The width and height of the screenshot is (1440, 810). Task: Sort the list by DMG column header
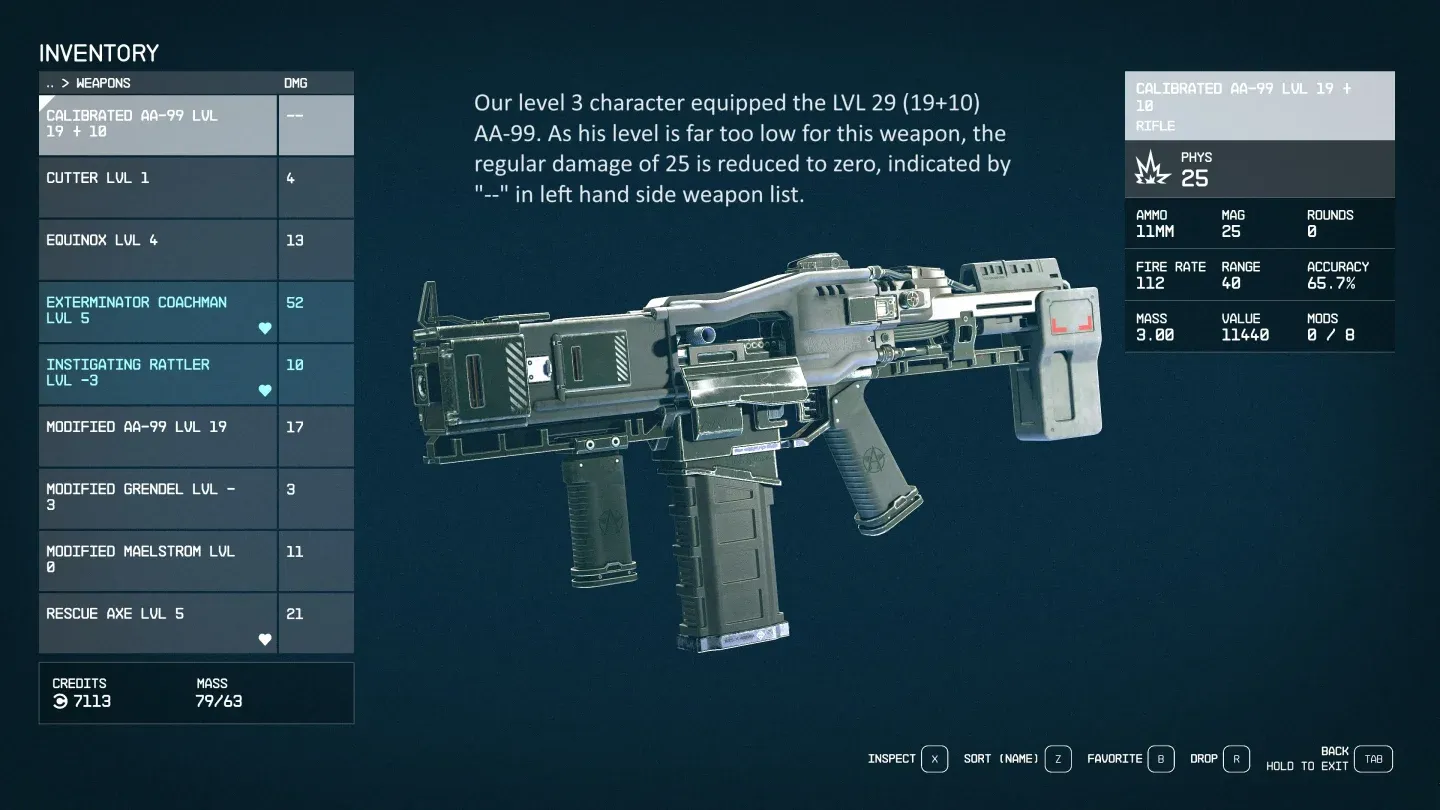tap(296, 83)
